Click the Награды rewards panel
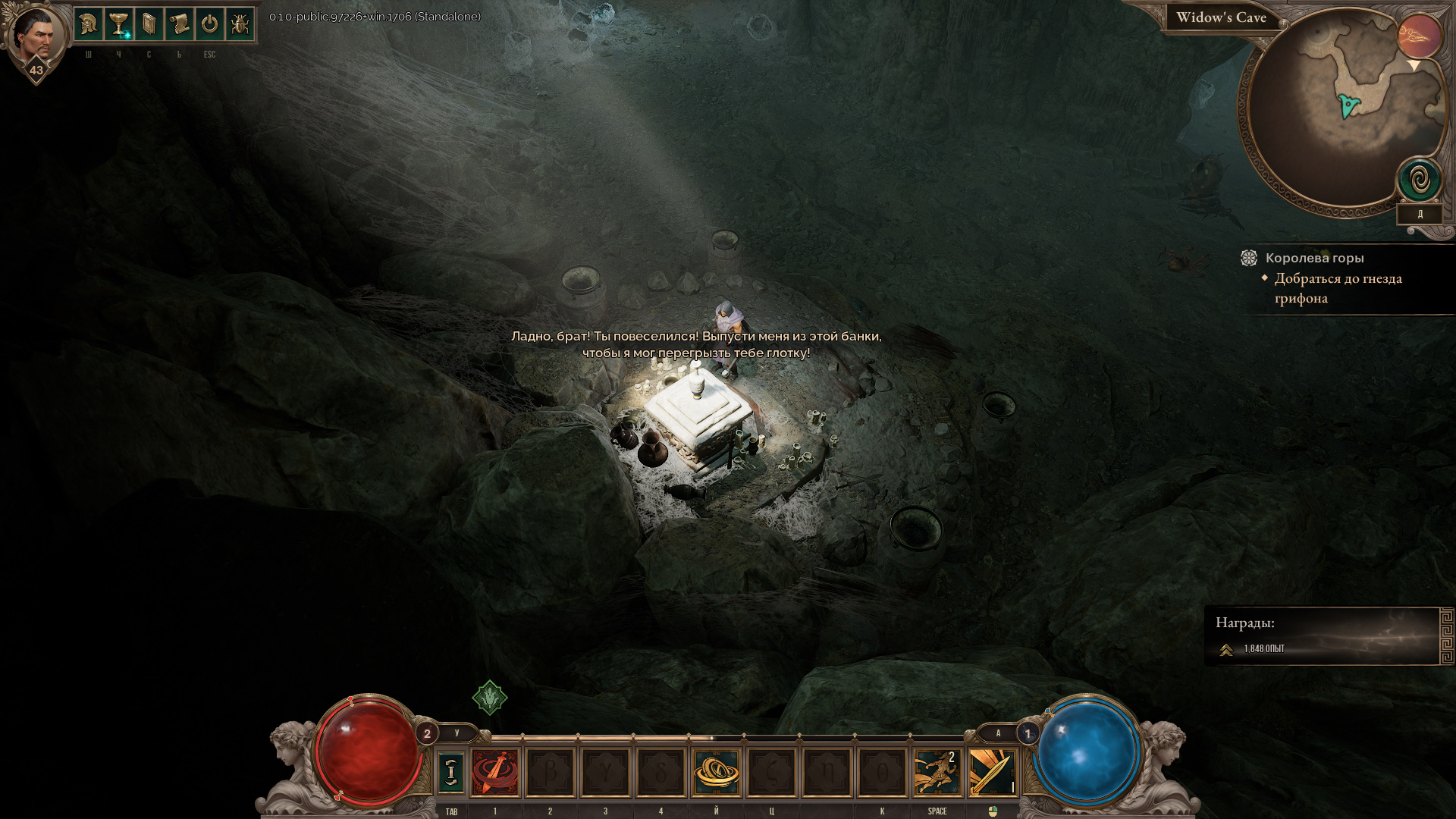 click(1327, 636)
